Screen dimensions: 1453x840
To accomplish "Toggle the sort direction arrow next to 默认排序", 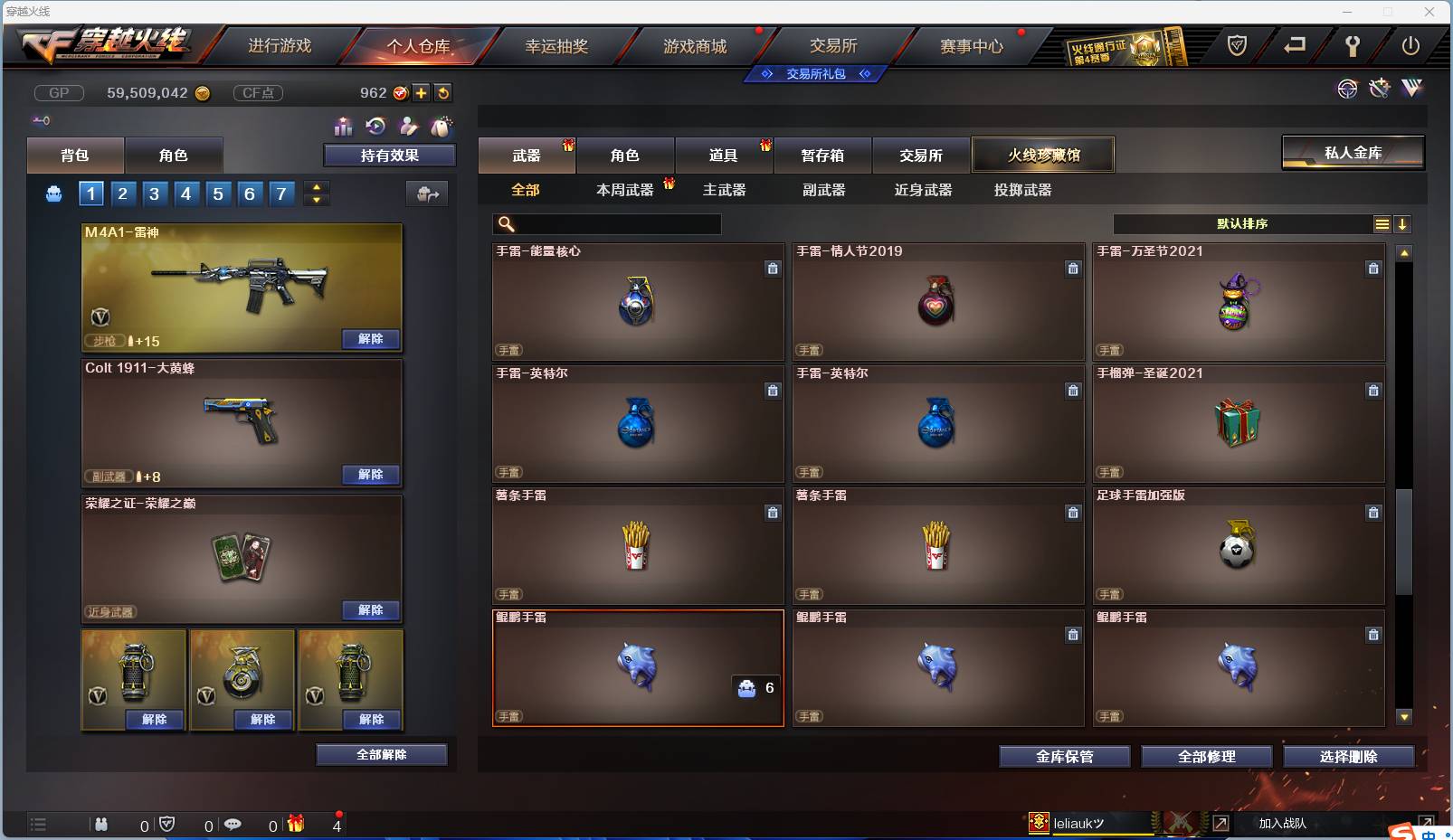I will [x=1402, y=223].
